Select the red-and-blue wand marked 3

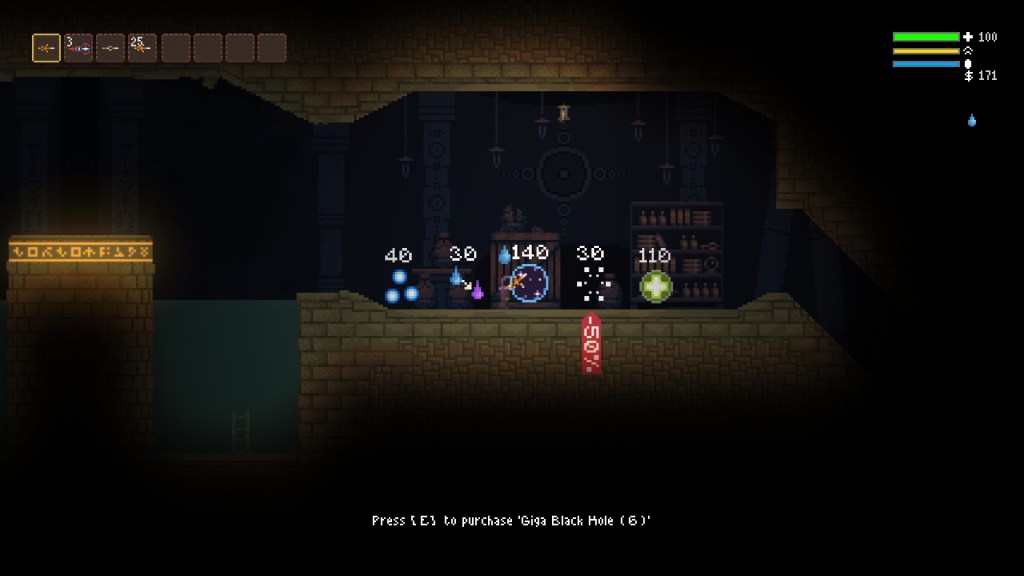[x=78, y=48]
